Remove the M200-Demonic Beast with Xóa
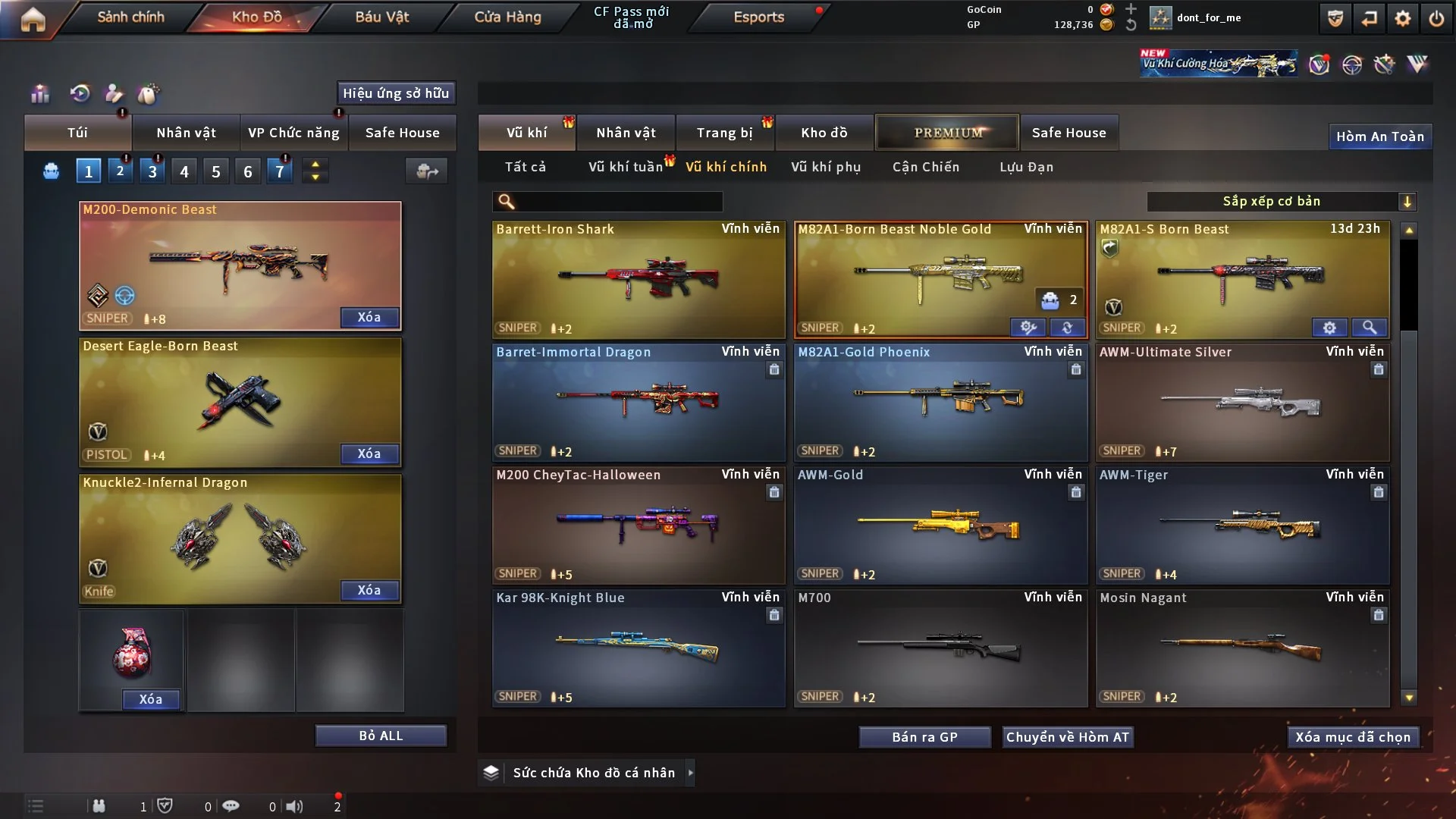Screen dimensions: 1456x819 [369, 317]
